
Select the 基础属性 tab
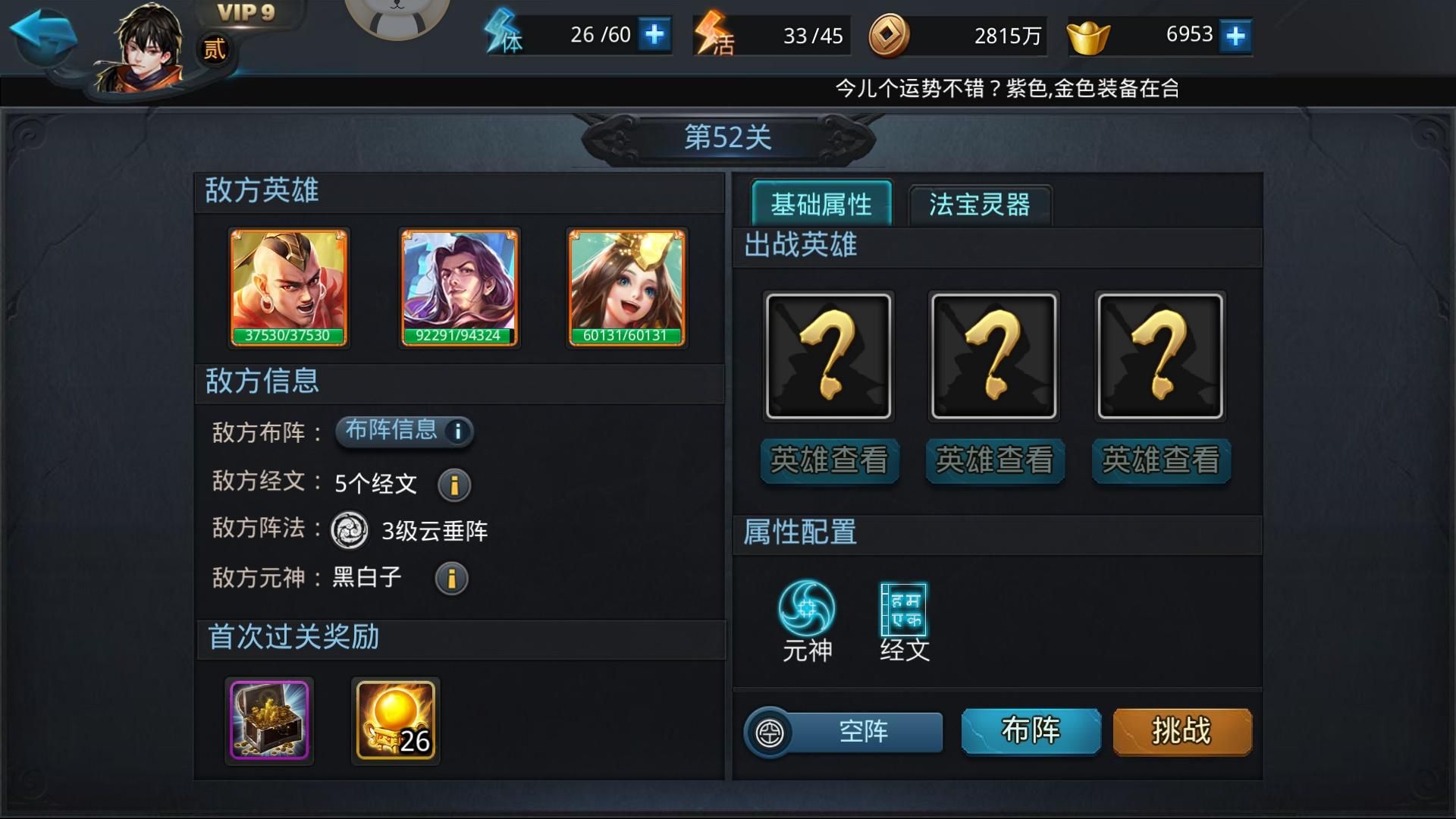821,202
